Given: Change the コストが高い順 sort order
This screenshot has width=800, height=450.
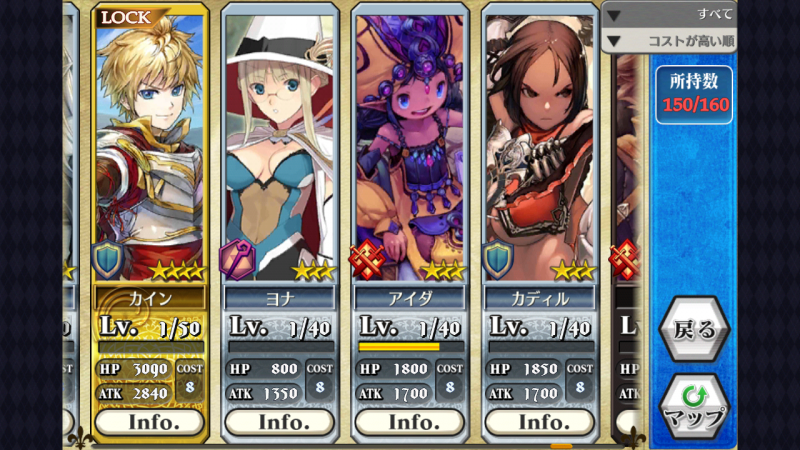Looking at the screenshot, I should 668,41.
